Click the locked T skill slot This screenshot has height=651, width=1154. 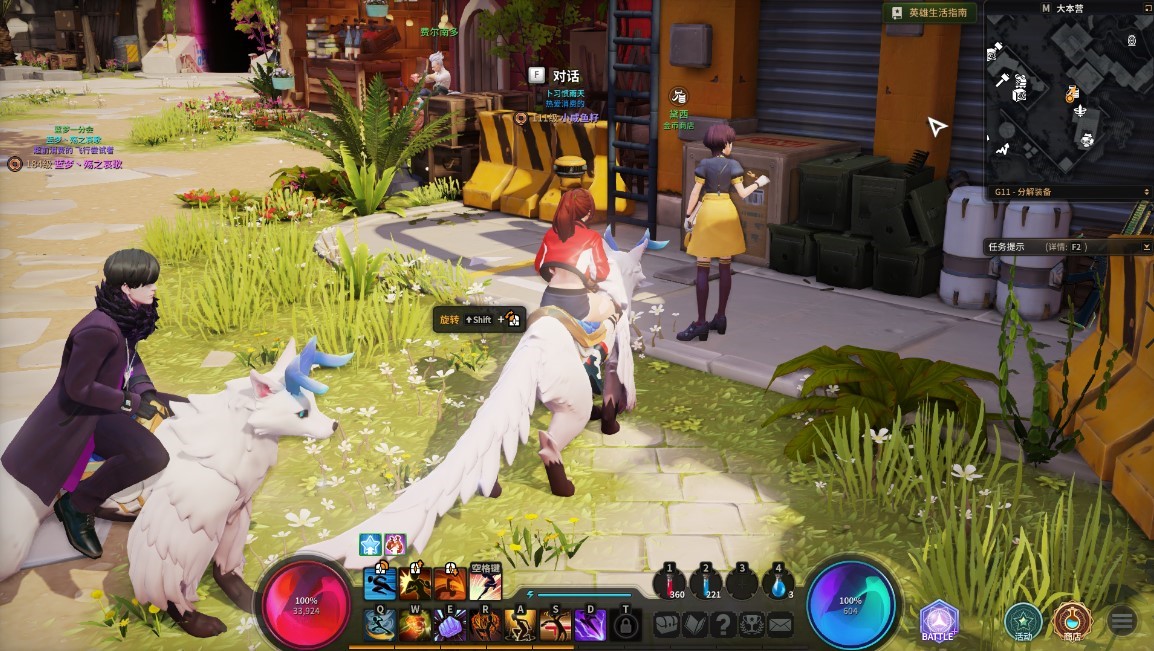[x=625, y=625]
